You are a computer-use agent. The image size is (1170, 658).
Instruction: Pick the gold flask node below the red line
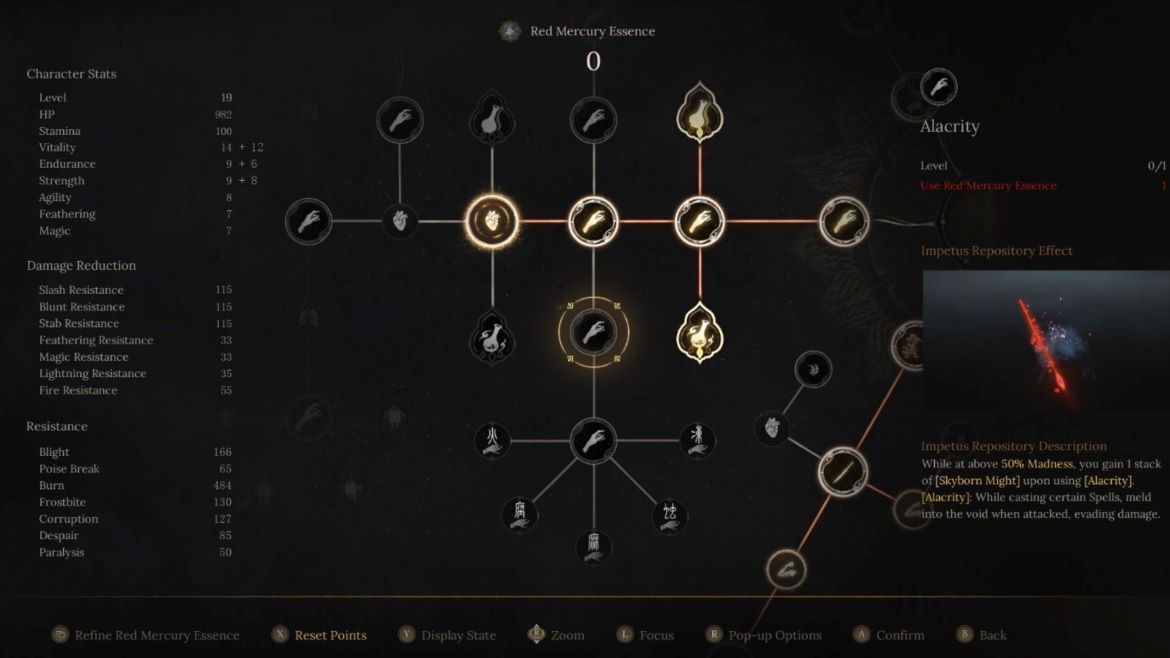(699, 333)
